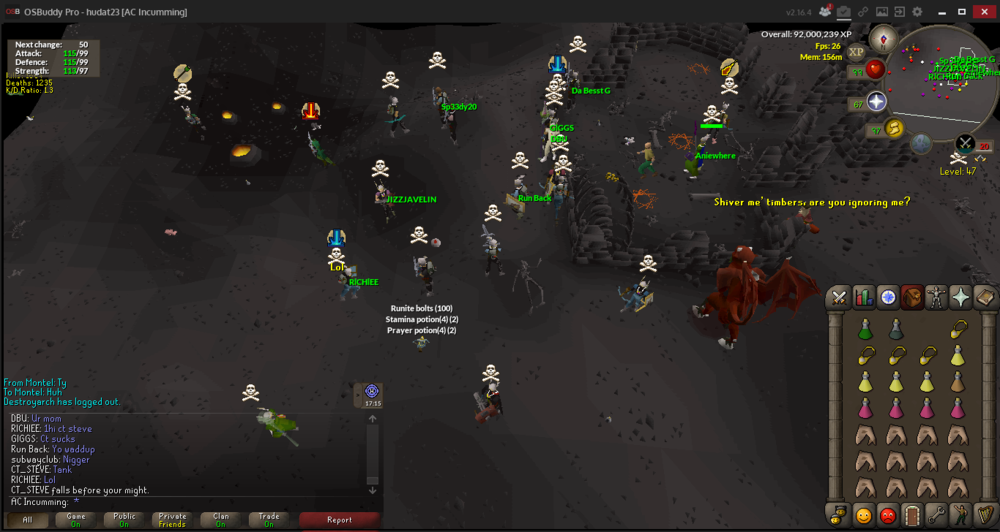Open the Quest List tab
This screenshot has width=1000, height=532.
tap(888, 297)
